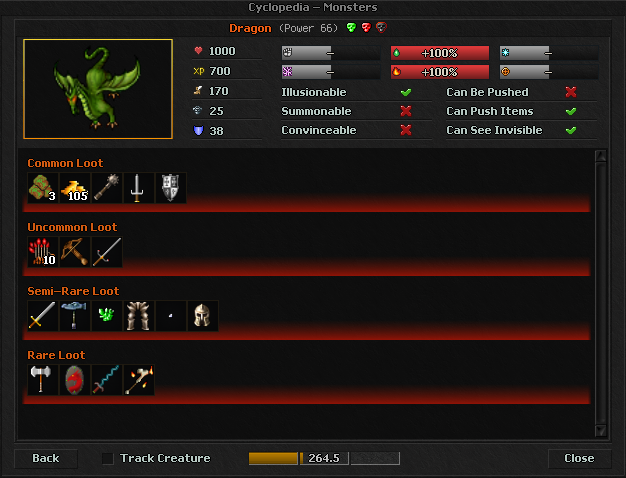Viewport: 626px width, 478px height.
Task: Select the steel helmet loot icon
Action: click(203, 316)
